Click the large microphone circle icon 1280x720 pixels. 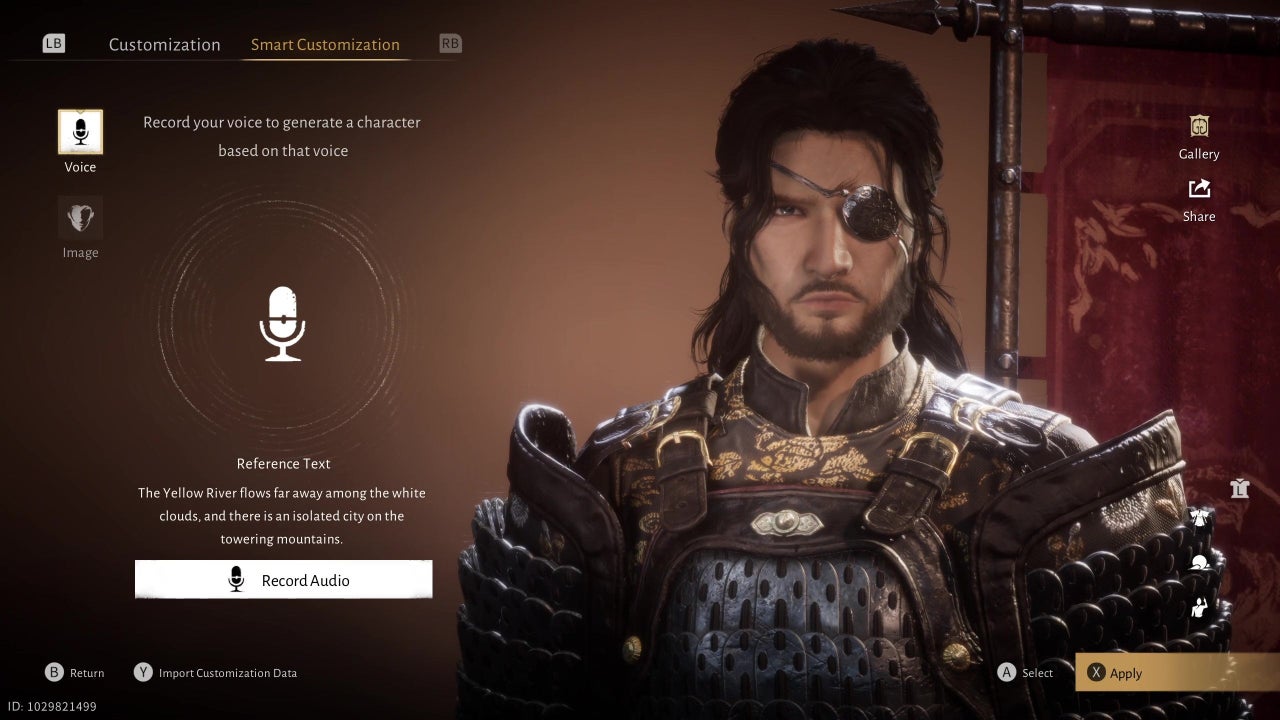[x=283, y=324]
